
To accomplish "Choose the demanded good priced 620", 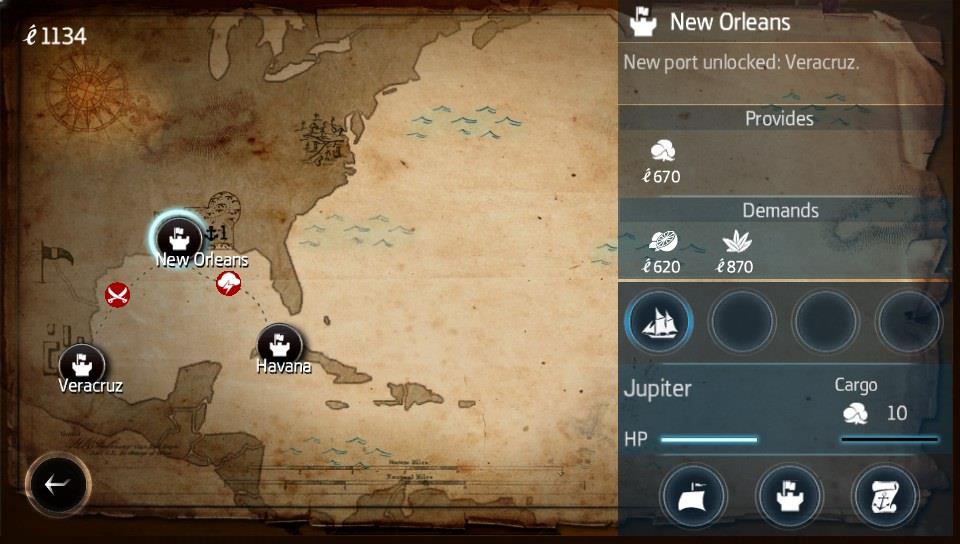I will pyautogui.click(x=661, y=243).
